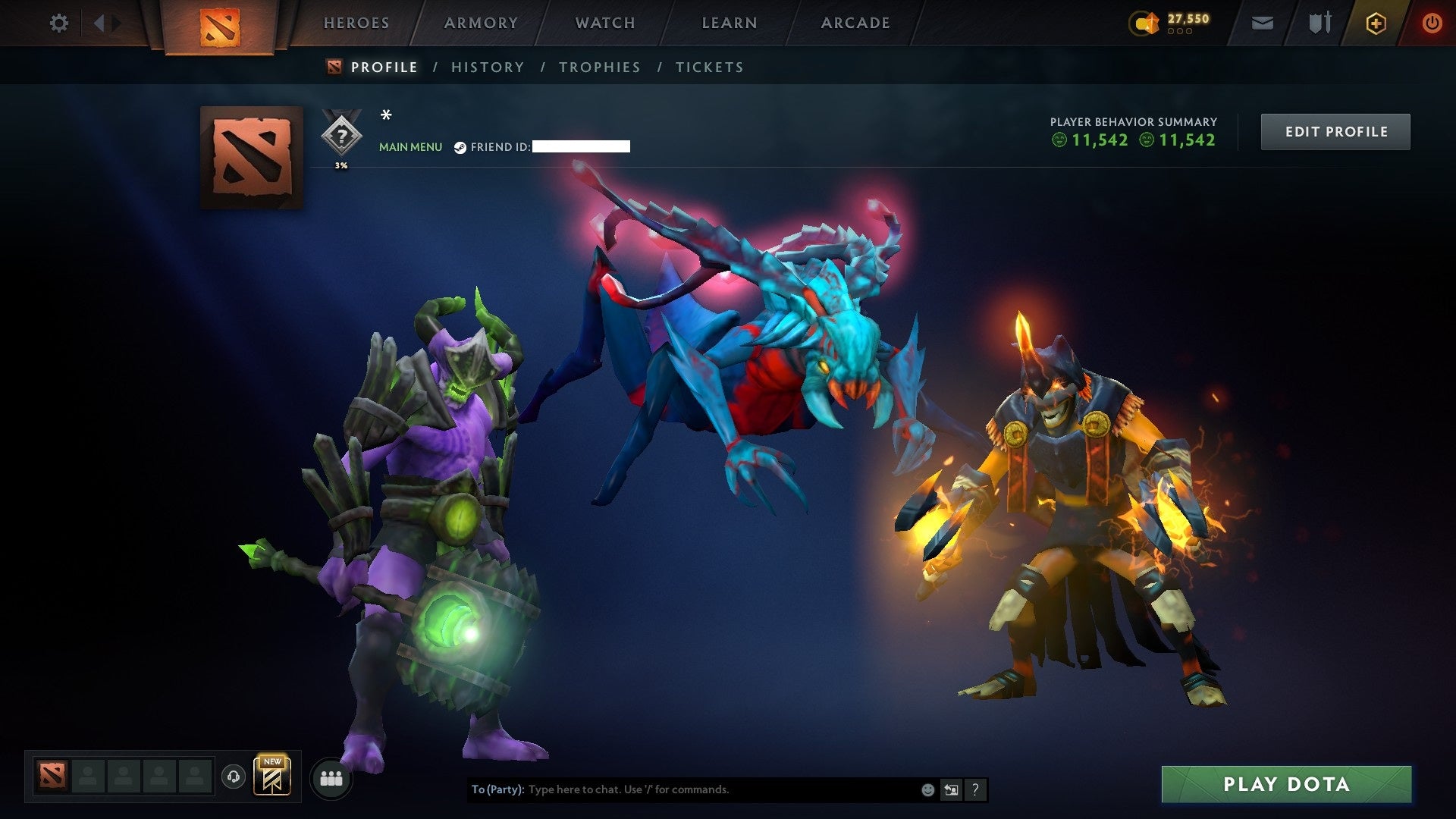Open the chat help question mark
Screen dimensions: 1456x819
point(974,789)
